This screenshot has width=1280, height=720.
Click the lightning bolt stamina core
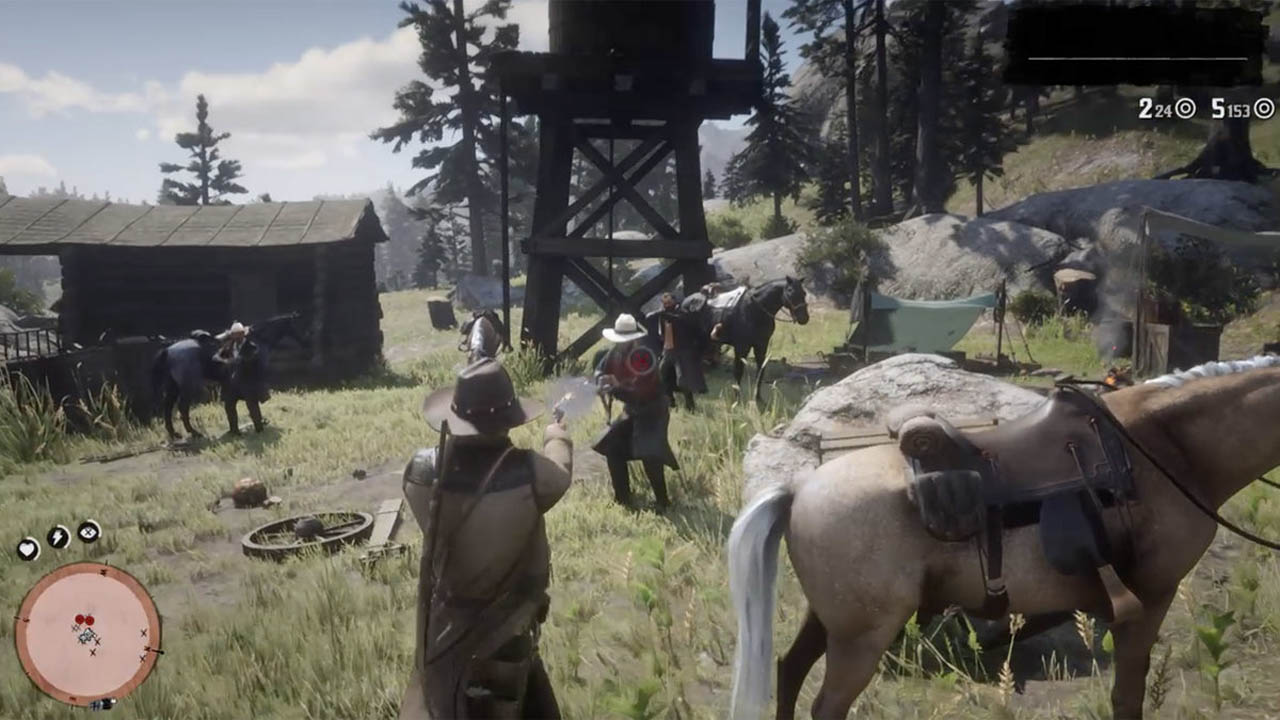[x=57, y=535]
